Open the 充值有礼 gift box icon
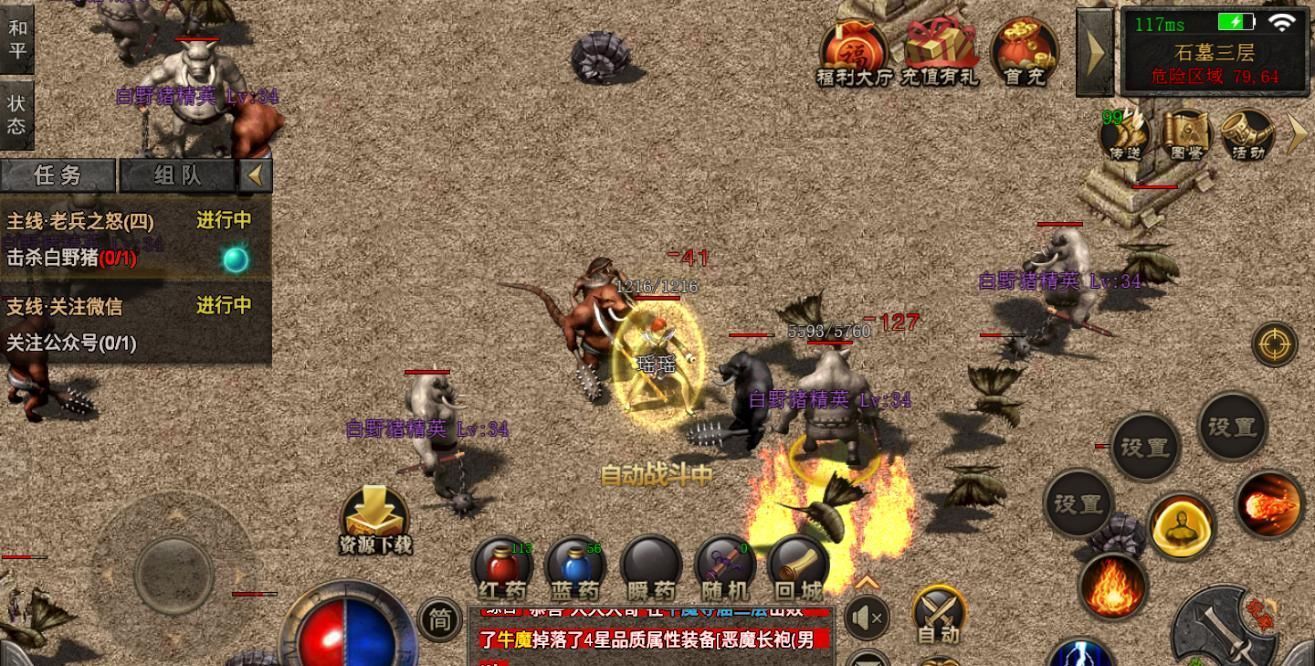This screenshot has width=1315, height=666. point(939,52)
